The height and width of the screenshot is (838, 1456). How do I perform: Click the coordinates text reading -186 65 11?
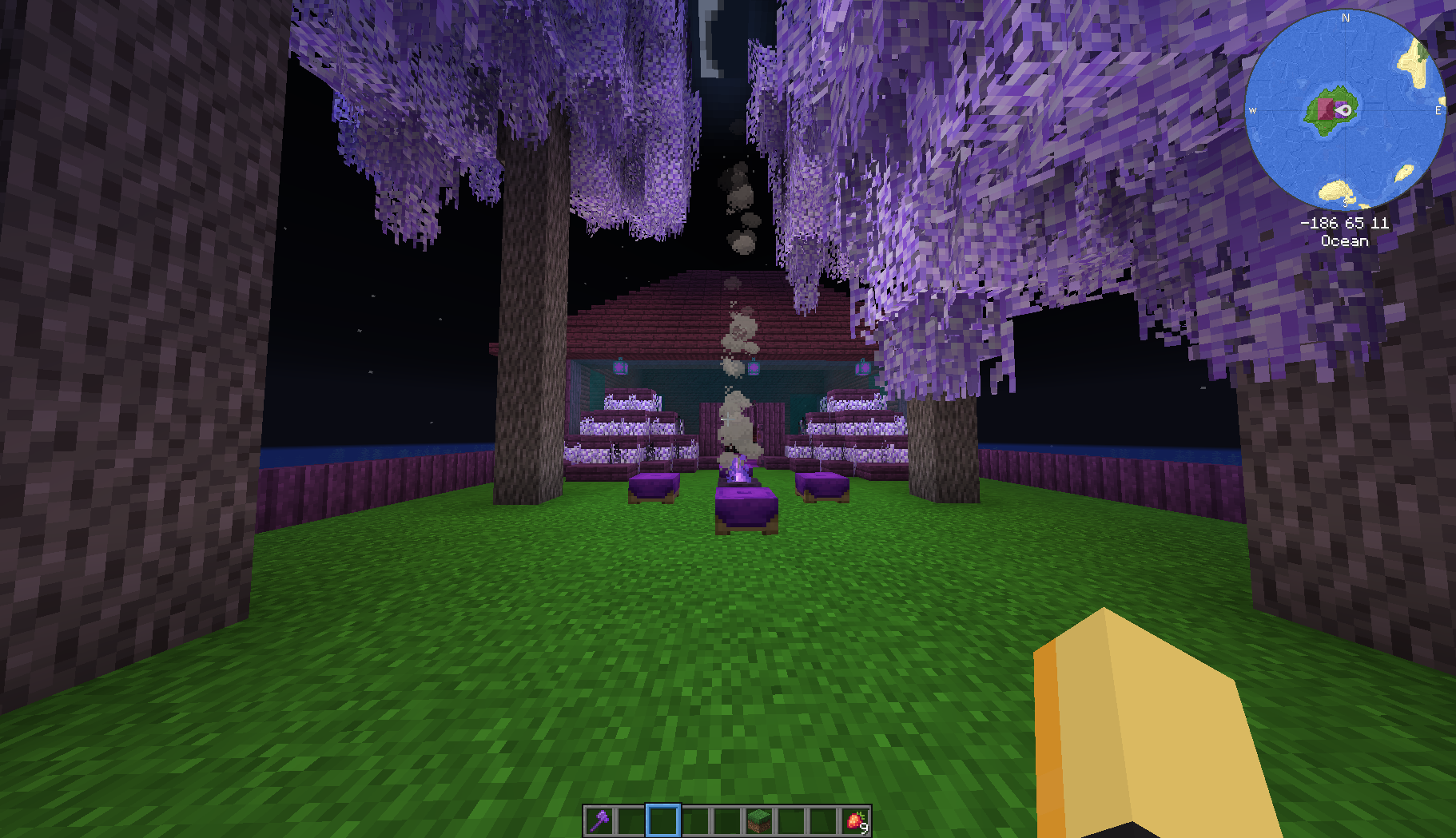click(x=1345, y=221)
